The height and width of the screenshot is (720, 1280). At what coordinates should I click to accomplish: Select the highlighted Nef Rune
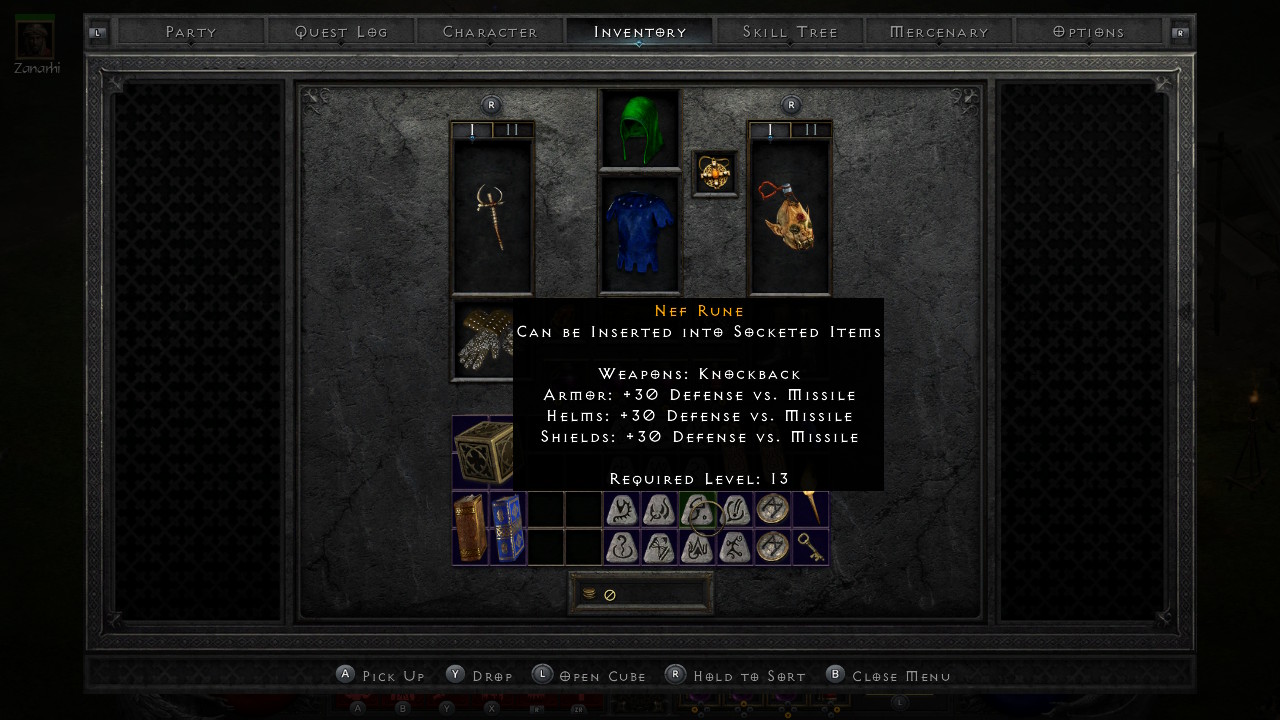tap(697, 510)
